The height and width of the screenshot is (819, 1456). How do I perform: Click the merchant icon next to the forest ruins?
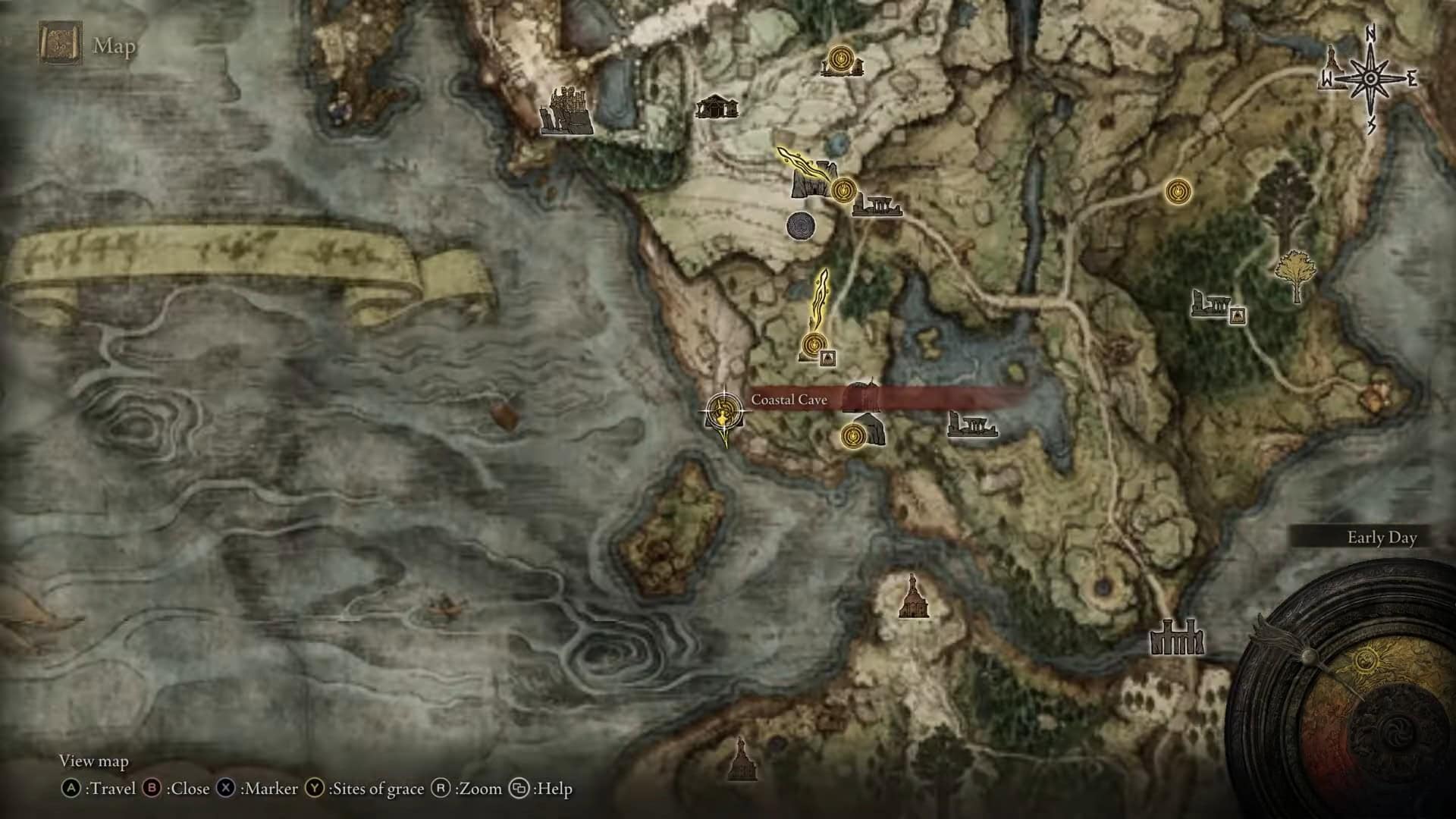1238,315
